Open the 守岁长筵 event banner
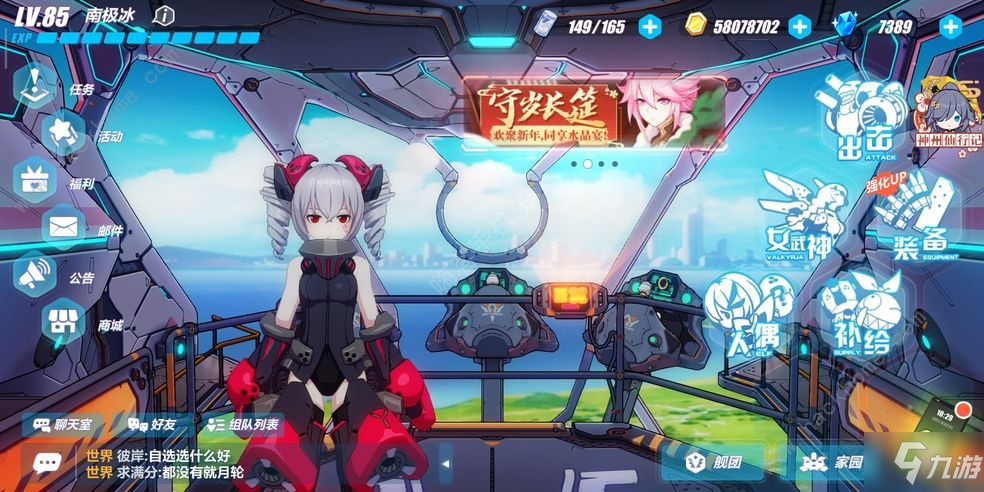The image size is (984, 492). [x=593, y=112]
